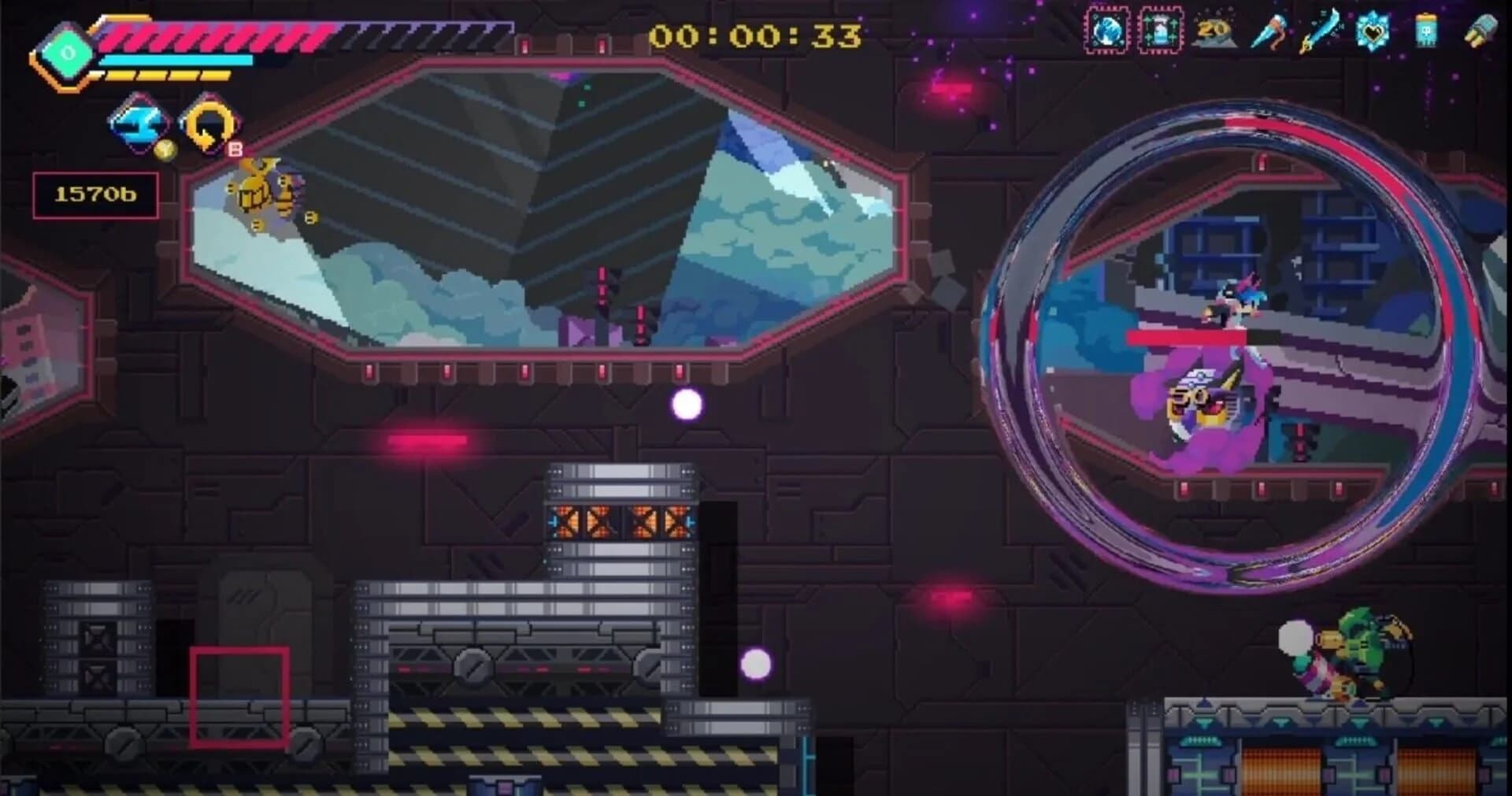Image resolution: width=1512 pixels, height=796 pixels.
Task: Open the '20' coin pile pickup icon
Action: click(1215, 30)
